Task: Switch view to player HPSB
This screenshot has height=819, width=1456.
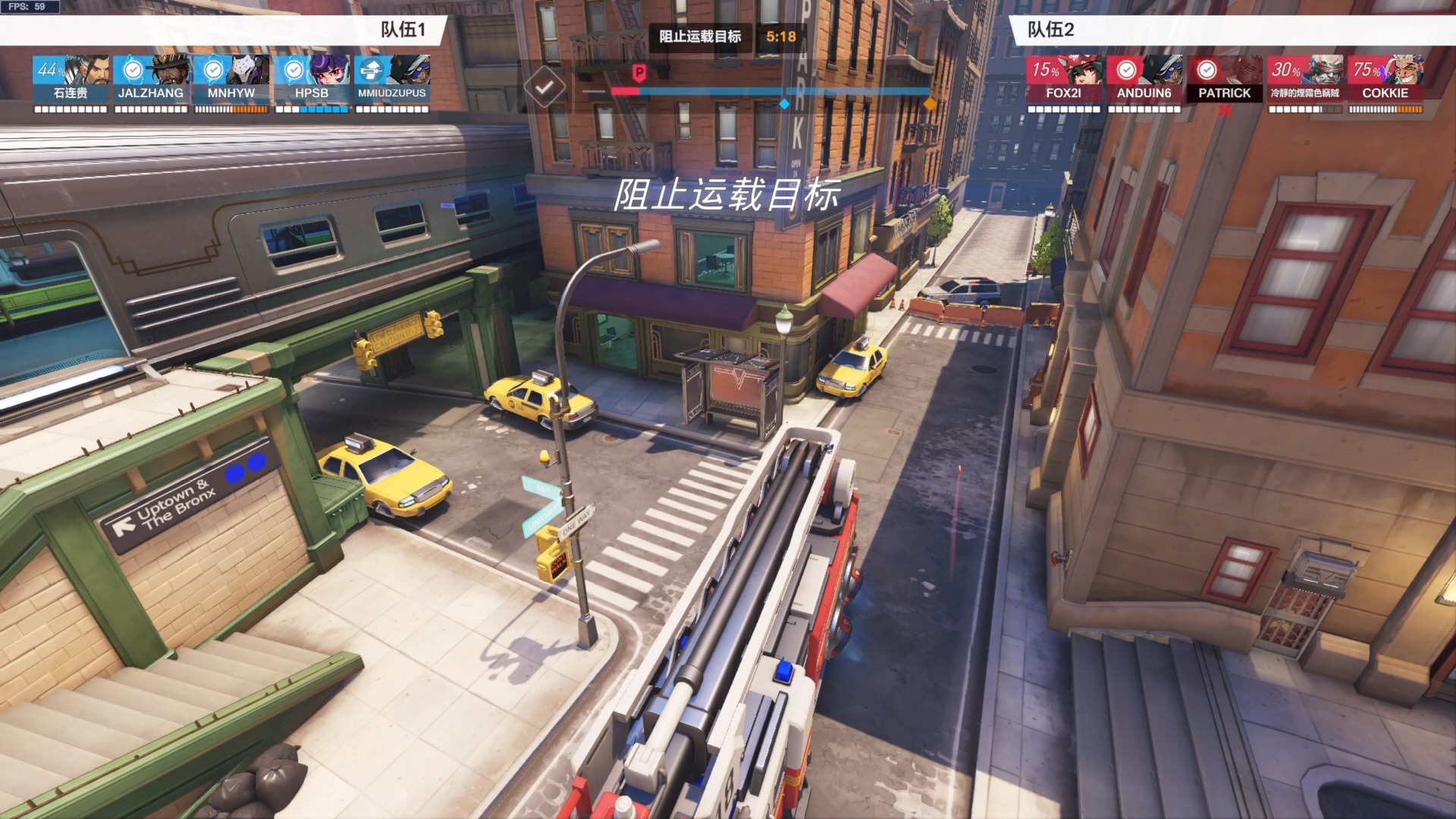Action: (x=312, y=79)
